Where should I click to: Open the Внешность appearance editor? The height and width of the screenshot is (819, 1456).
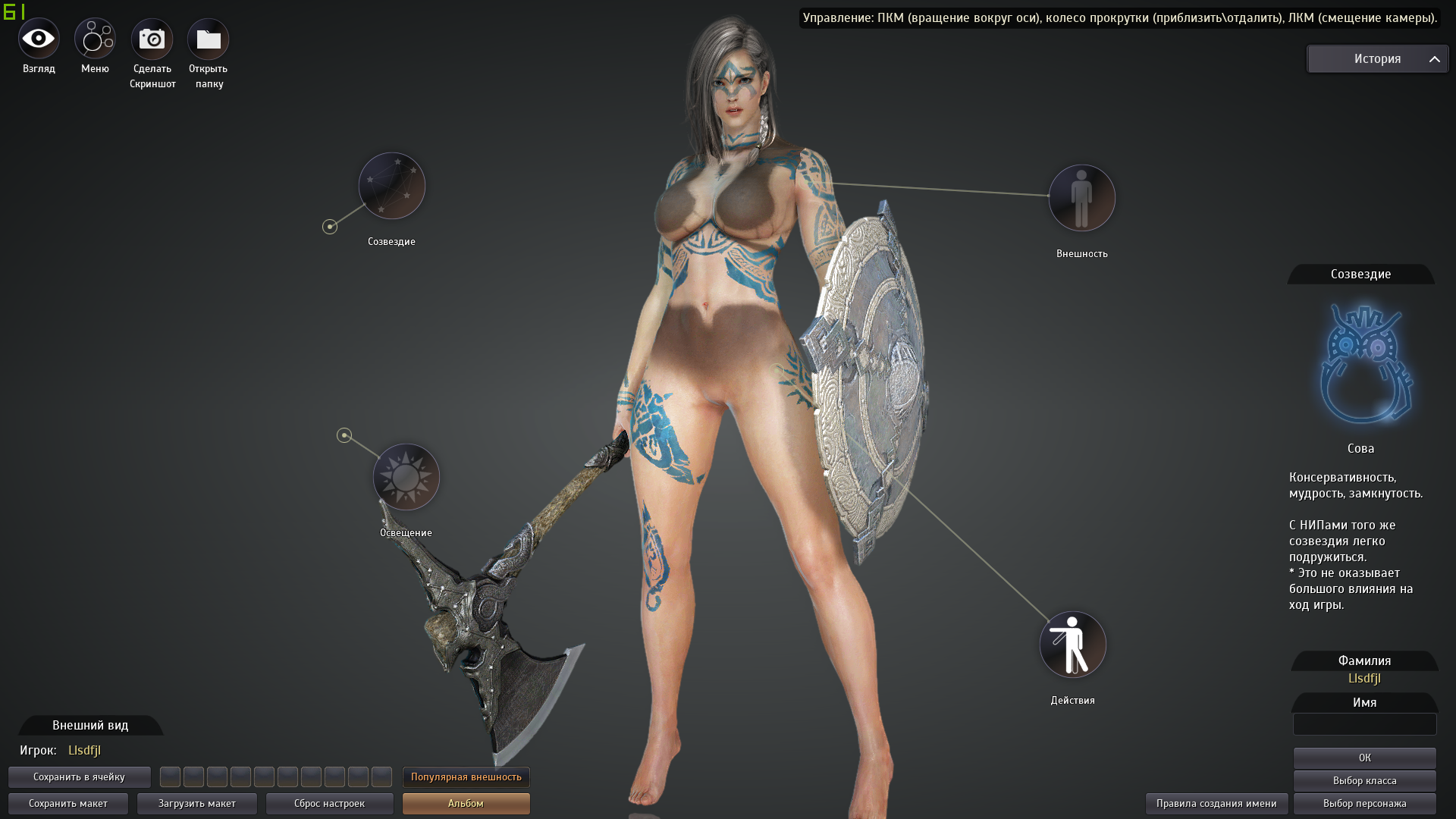1082,197
